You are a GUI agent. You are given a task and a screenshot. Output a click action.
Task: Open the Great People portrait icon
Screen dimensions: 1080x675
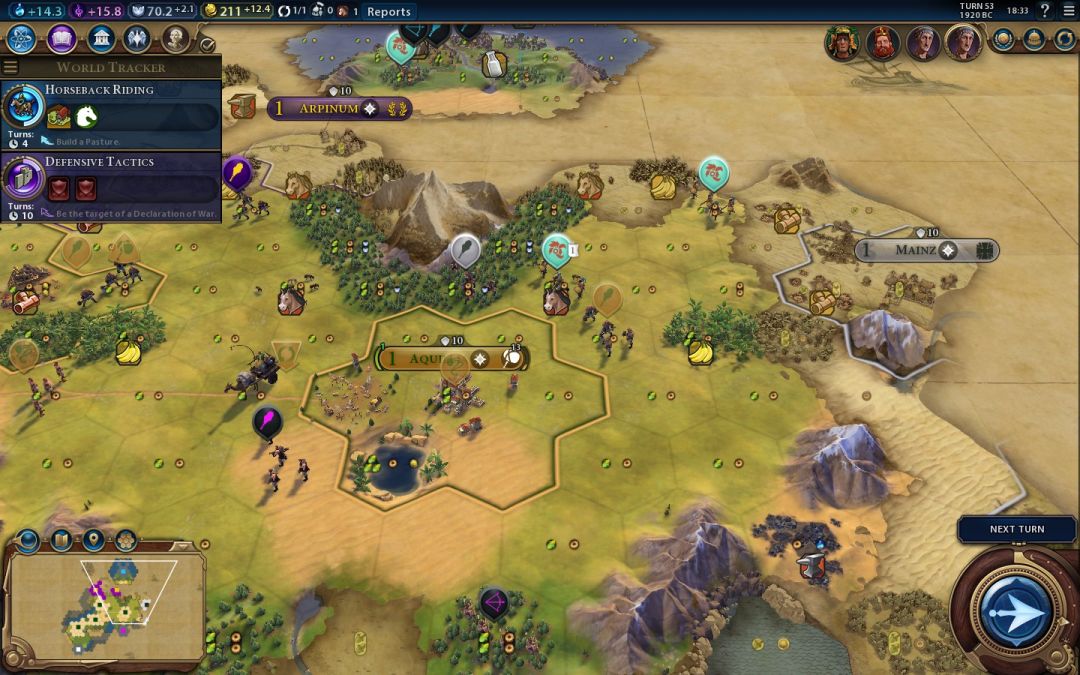[176, 40]
